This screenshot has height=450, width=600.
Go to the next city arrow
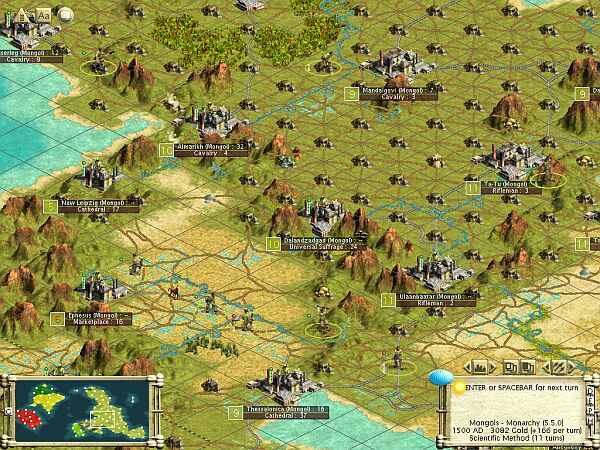click(x=490, y=366)
